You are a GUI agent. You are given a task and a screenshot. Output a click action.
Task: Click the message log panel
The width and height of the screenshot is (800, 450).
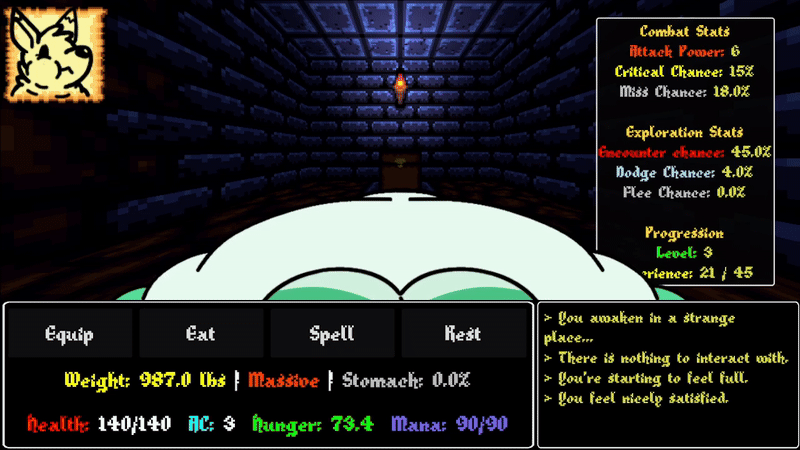tap(667, 374)
